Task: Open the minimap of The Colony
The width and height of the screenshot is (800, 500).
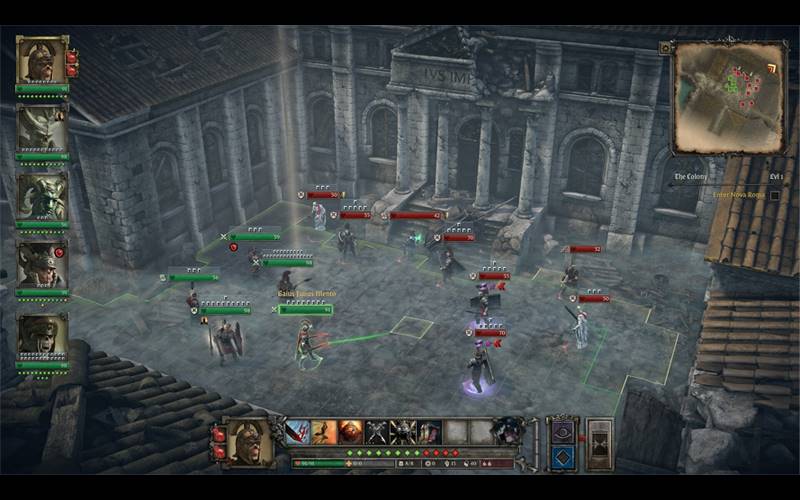Action: tap(728, 96)
